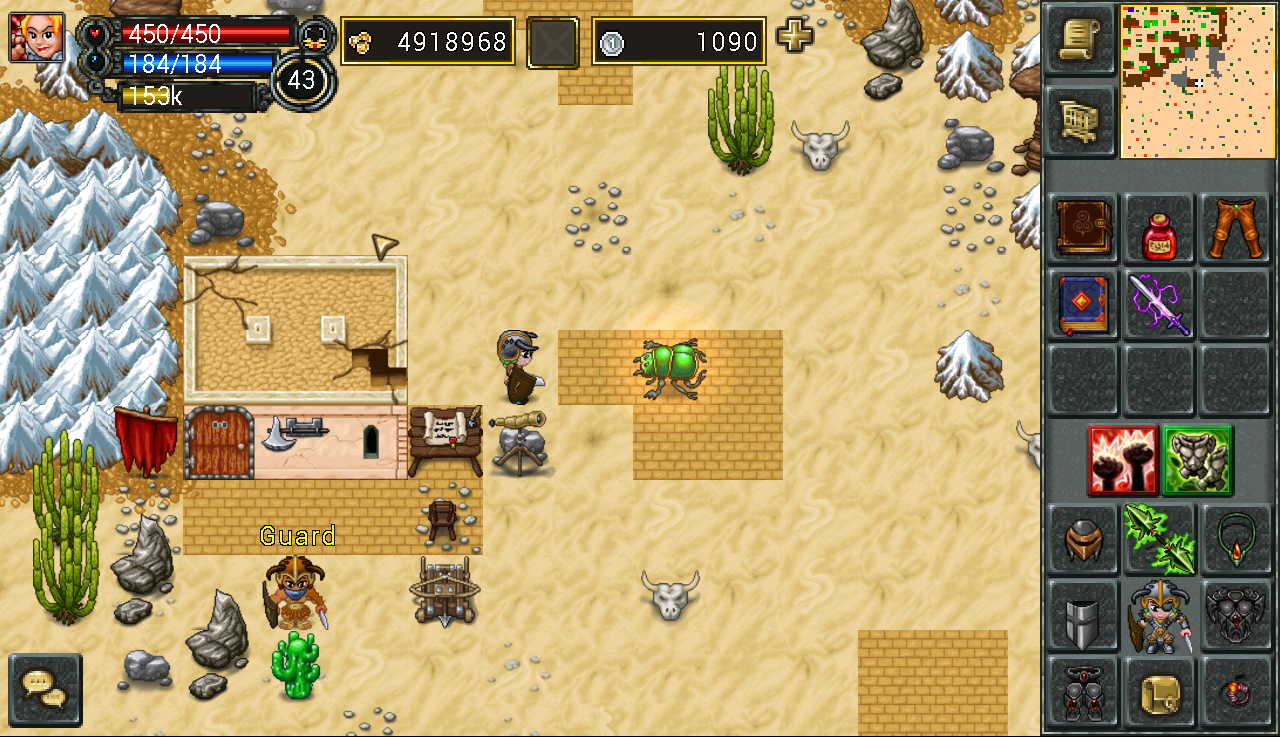Open the golden backpack slot

click(1158, 691)
